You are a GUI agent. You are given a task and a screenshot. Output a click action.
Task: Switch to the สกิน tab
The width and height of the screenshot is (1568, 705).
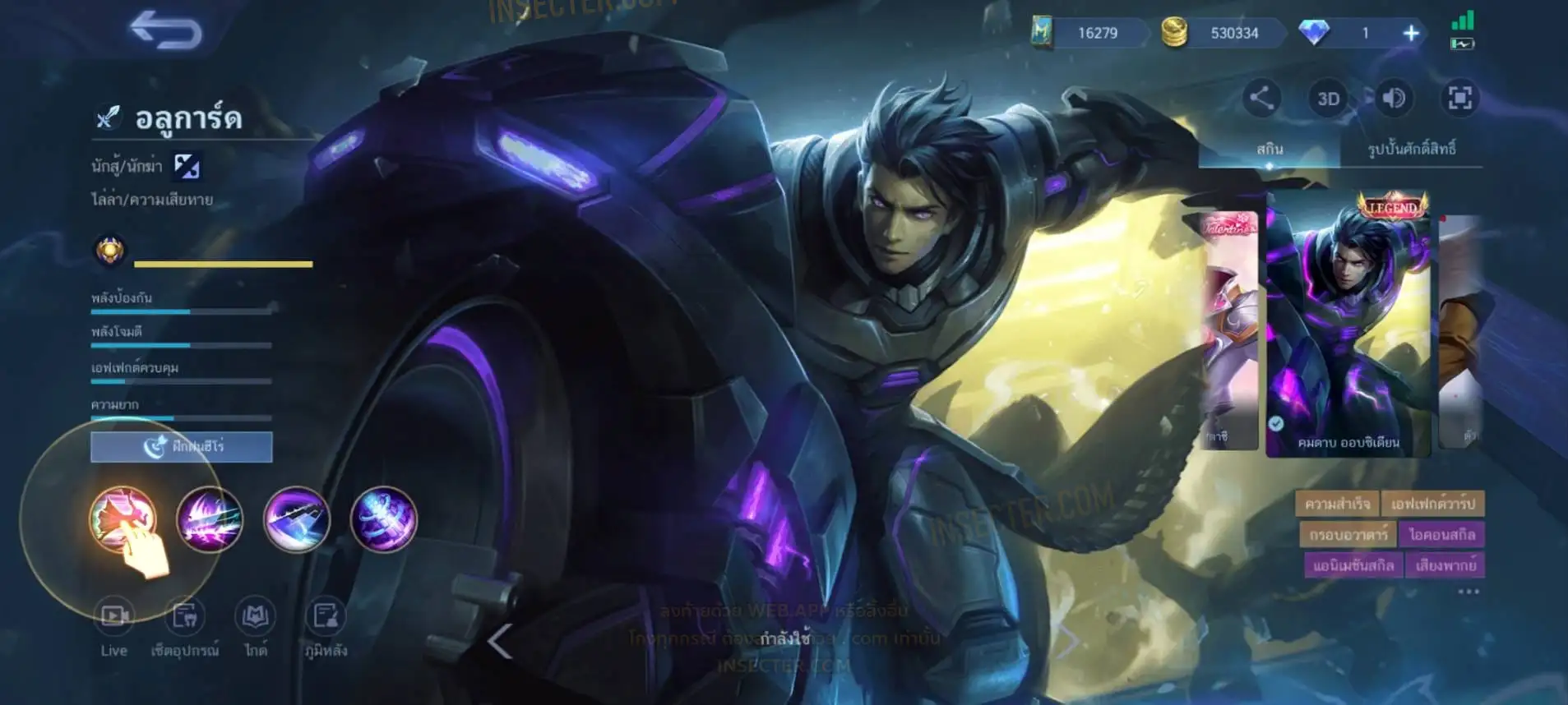[x=1269, y=149]
